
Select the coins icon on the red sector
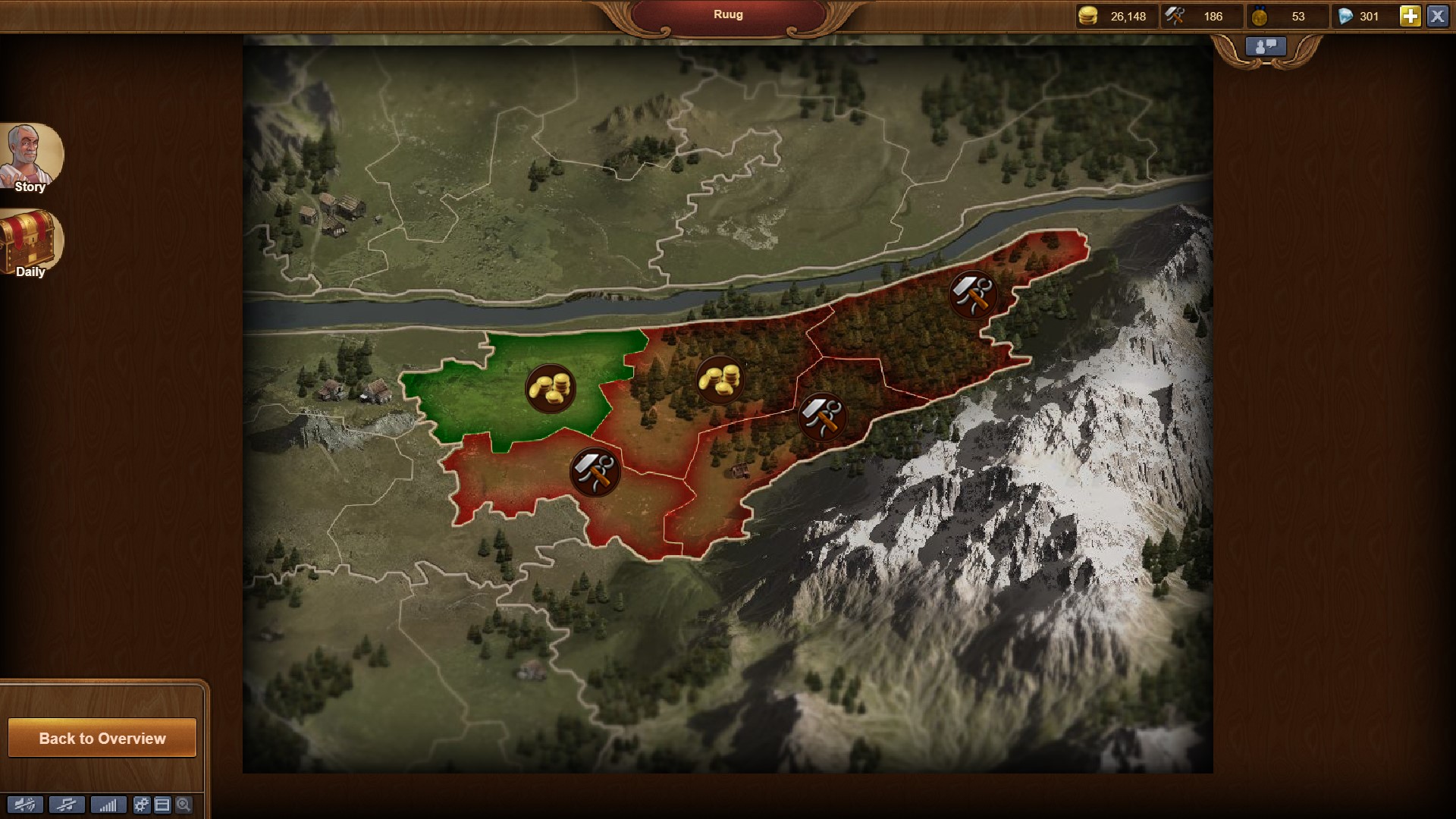pyautogui.click(x=719, y=379)
